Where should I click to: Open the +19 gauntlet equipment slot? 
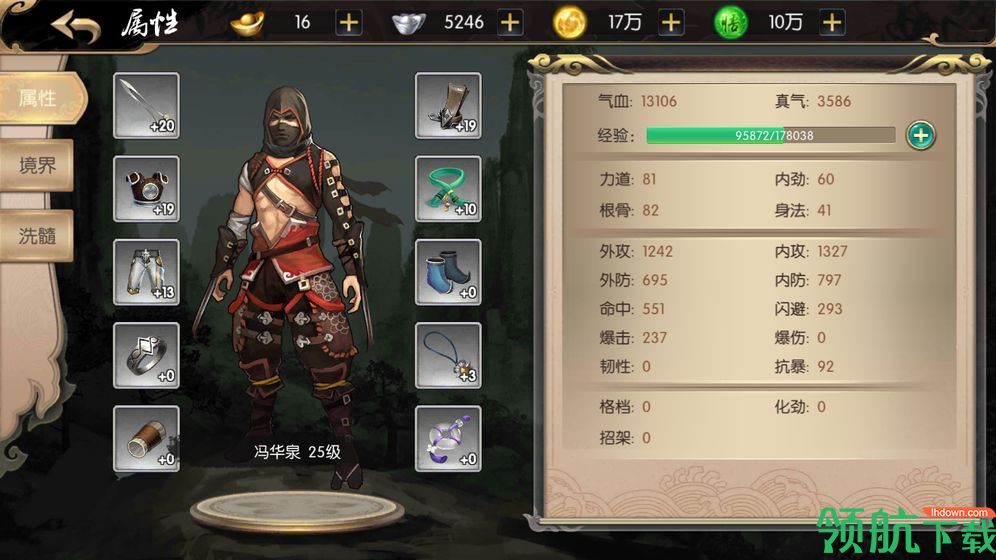(x=448, y=105)
